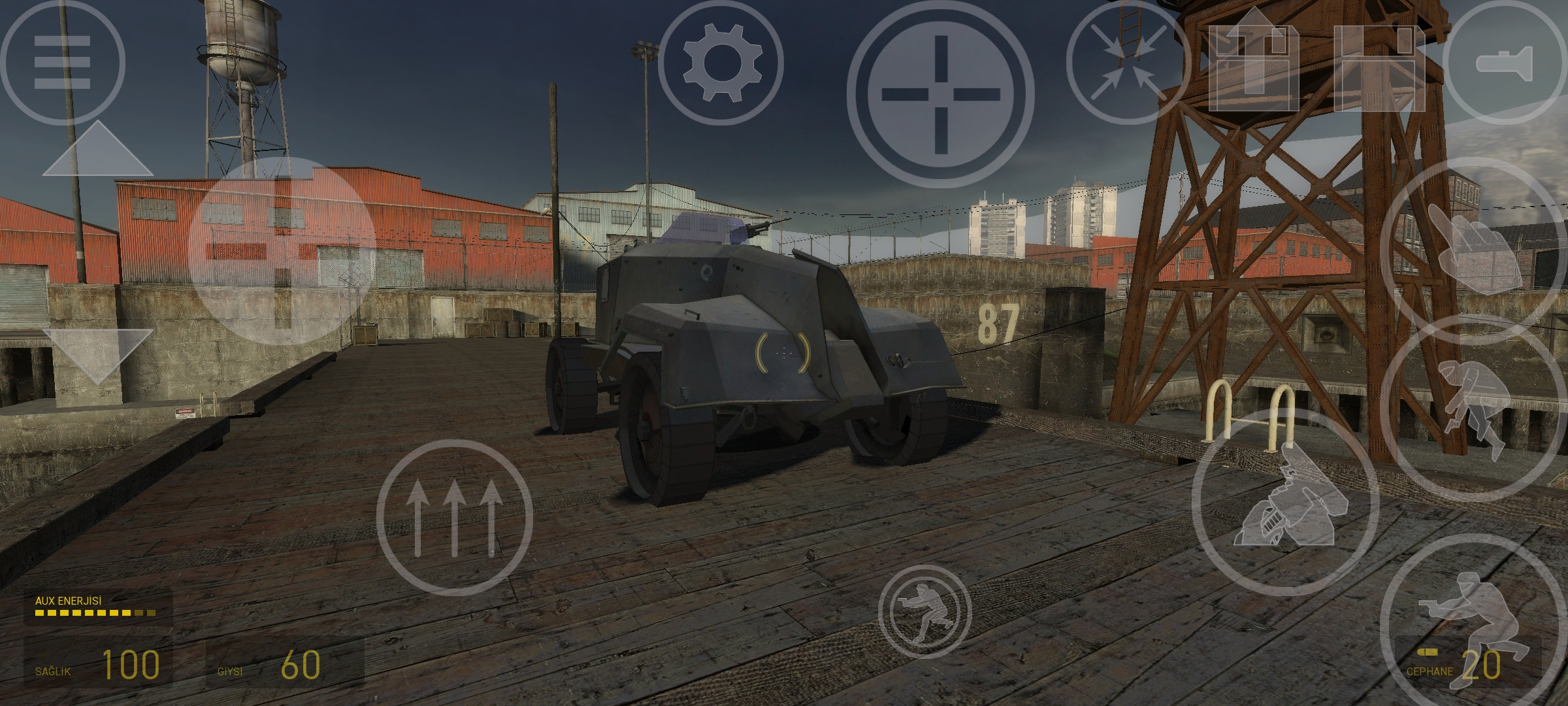The width and height of the screenshot is (1568, 706).
Task: Toggle crouch with the bottom-center soldier icon
Action: pyautogui.click(x=921, y=611)
